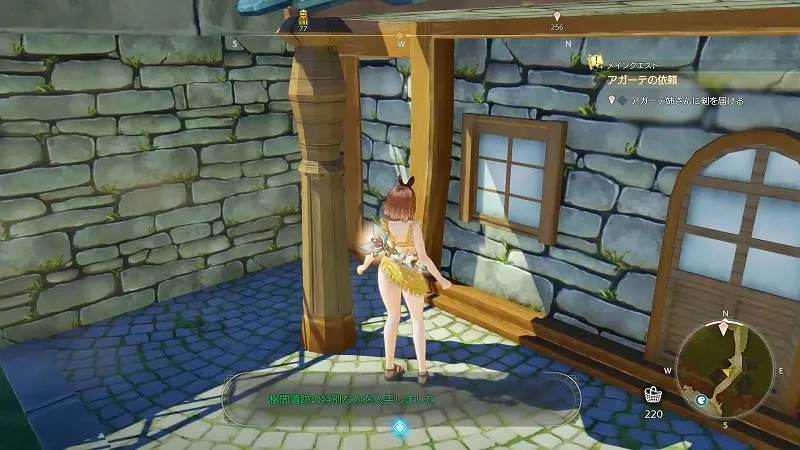The height and width of the screenshot is (450, 800).
Task: Click the pink destination marker atop the minimap
Action: [724, 327]
